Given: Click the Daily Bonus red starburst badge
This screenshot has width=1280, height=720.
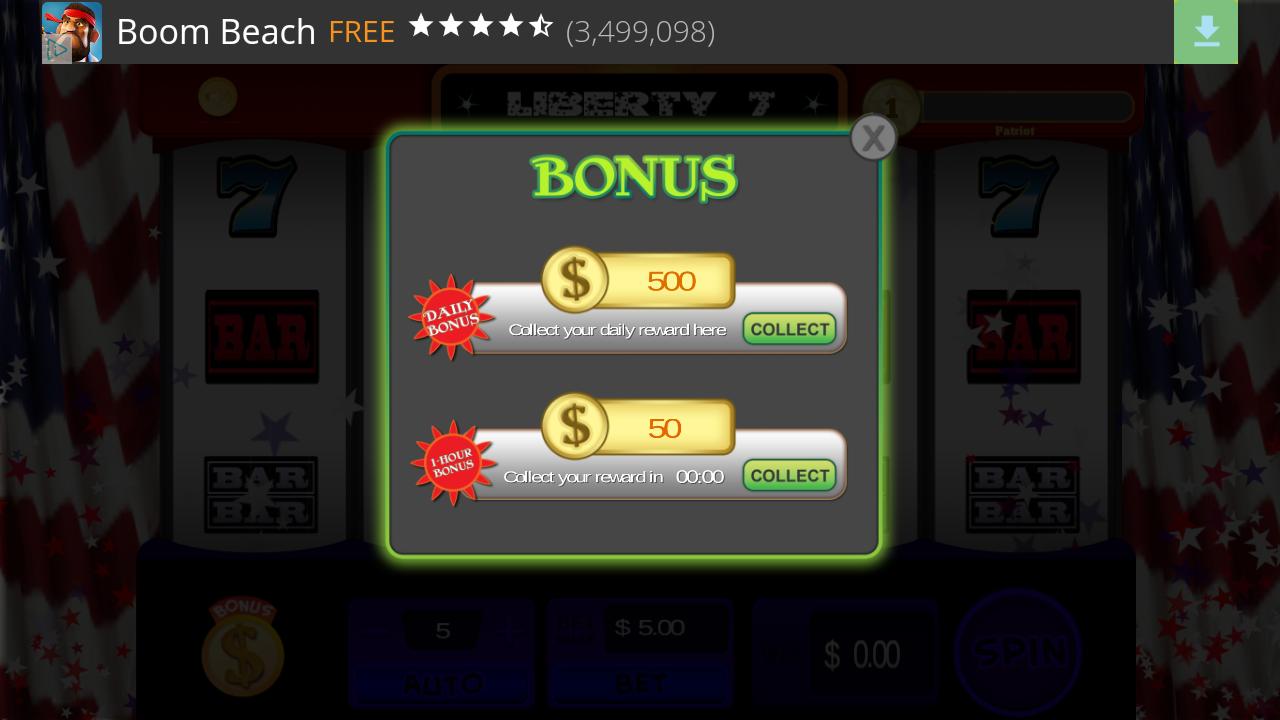Looking at the screenshot, I should tap(451, 317).
